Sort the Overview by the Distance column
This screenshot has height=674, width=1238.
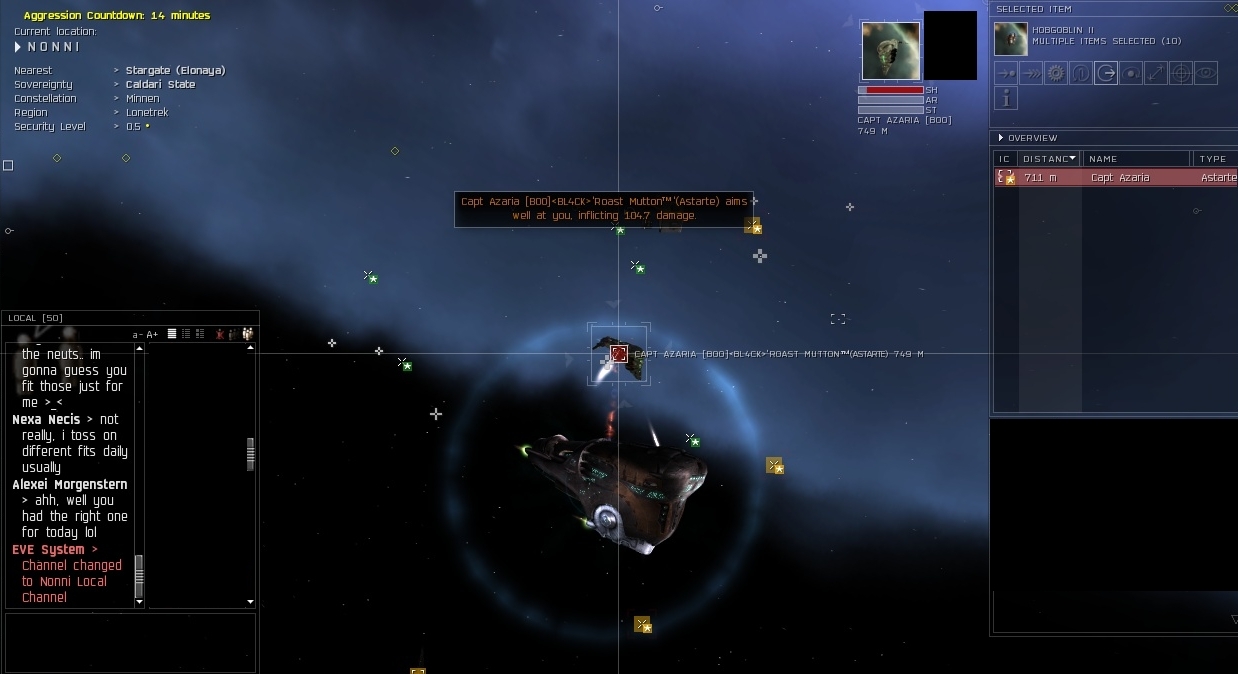[x=1047, y=159]
